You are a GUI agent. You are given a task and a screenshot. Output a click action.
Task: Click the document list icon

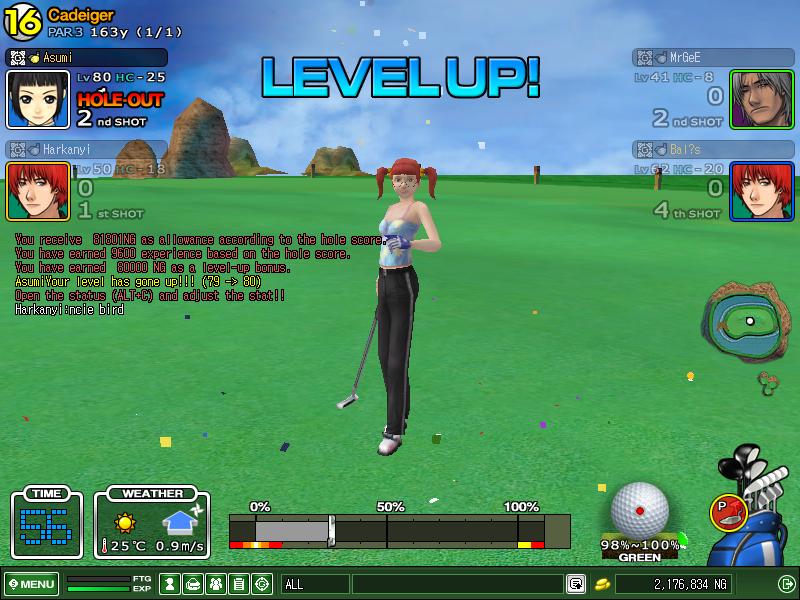pos(239,584)
